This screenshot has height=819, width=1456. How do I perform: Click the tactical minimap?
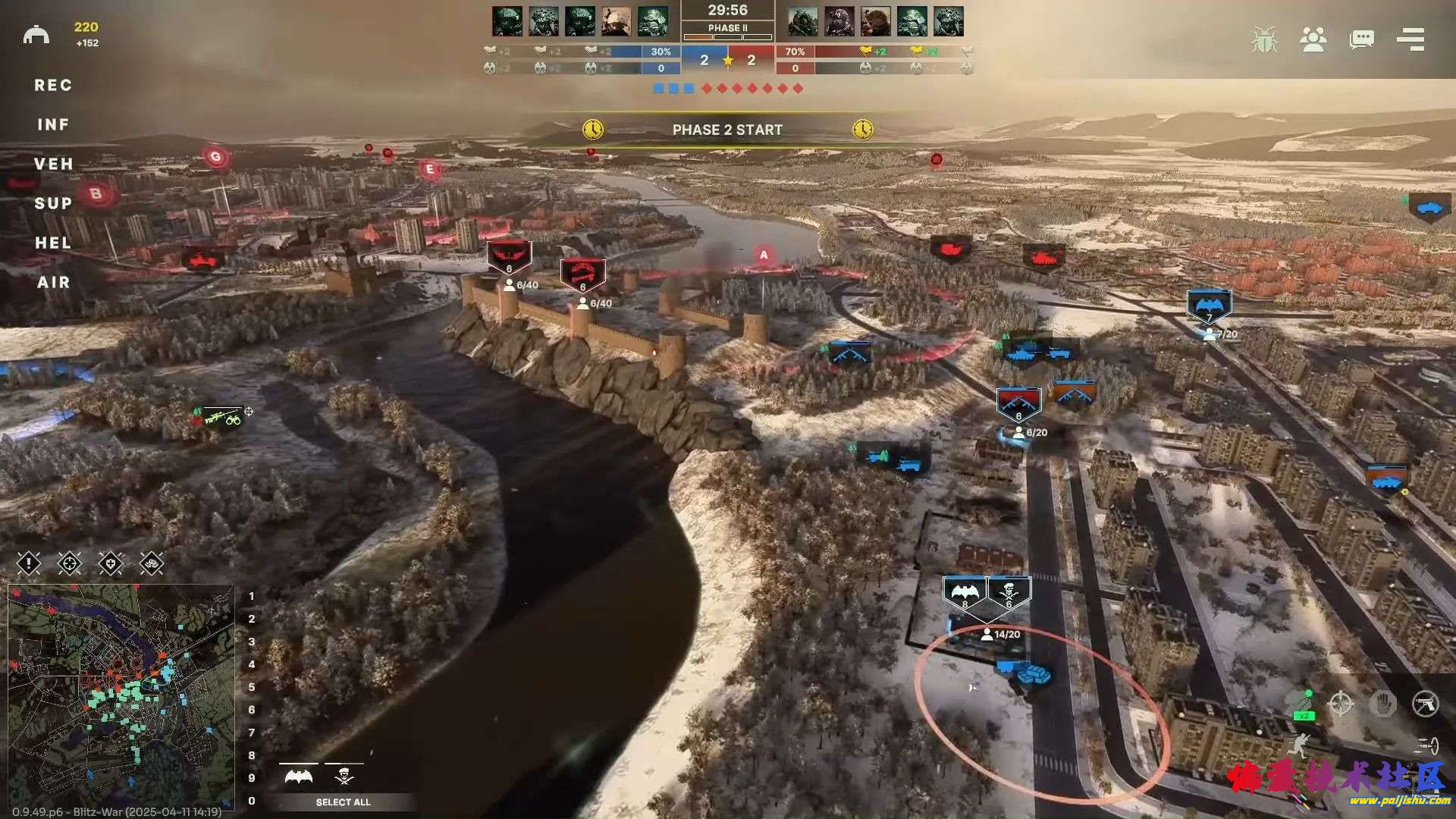pyautogui.click(x=121, y=696)
